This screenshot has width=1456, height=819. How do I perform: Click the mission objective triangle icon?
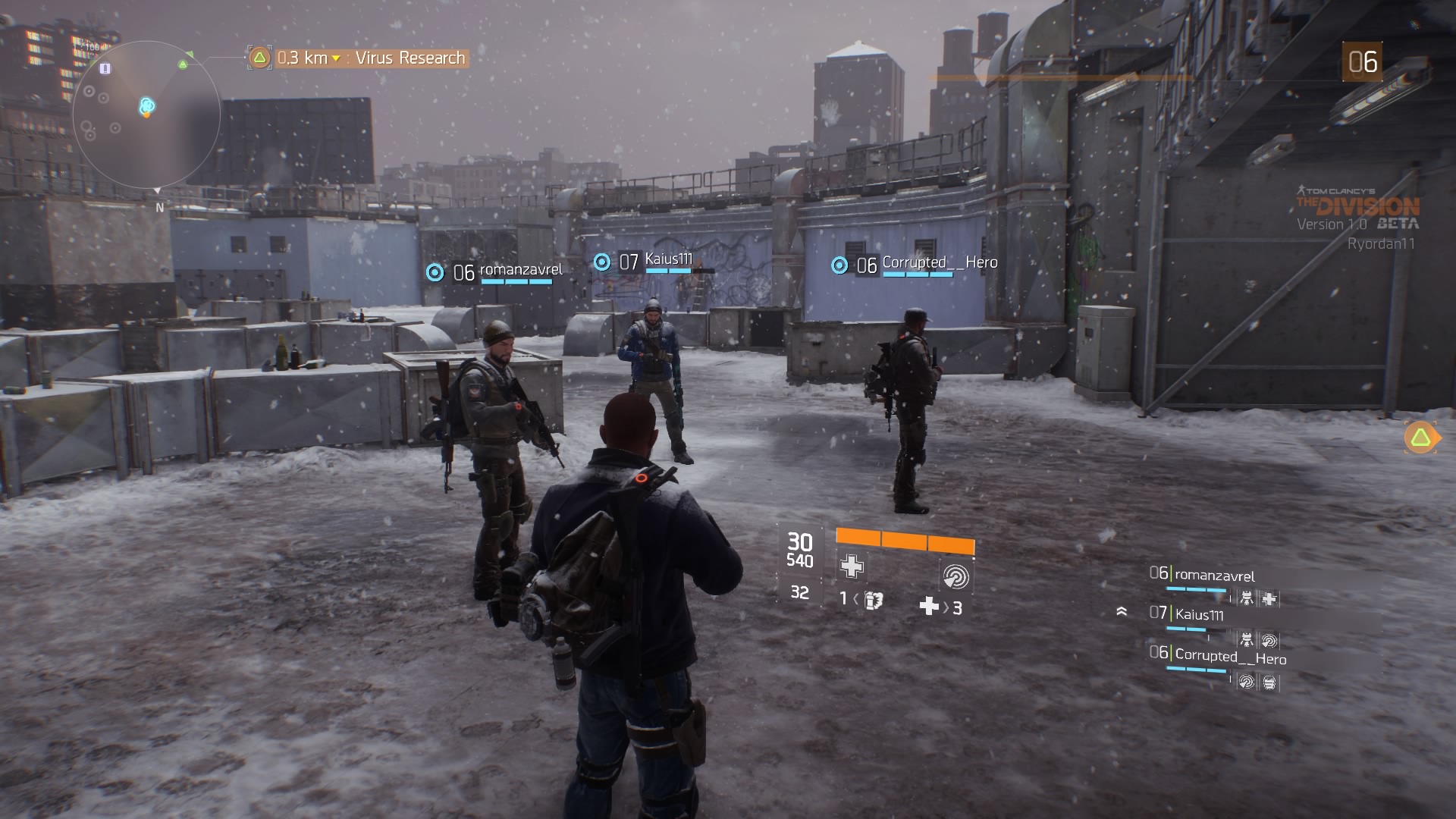pyautogui.click(x=259, y=57)
